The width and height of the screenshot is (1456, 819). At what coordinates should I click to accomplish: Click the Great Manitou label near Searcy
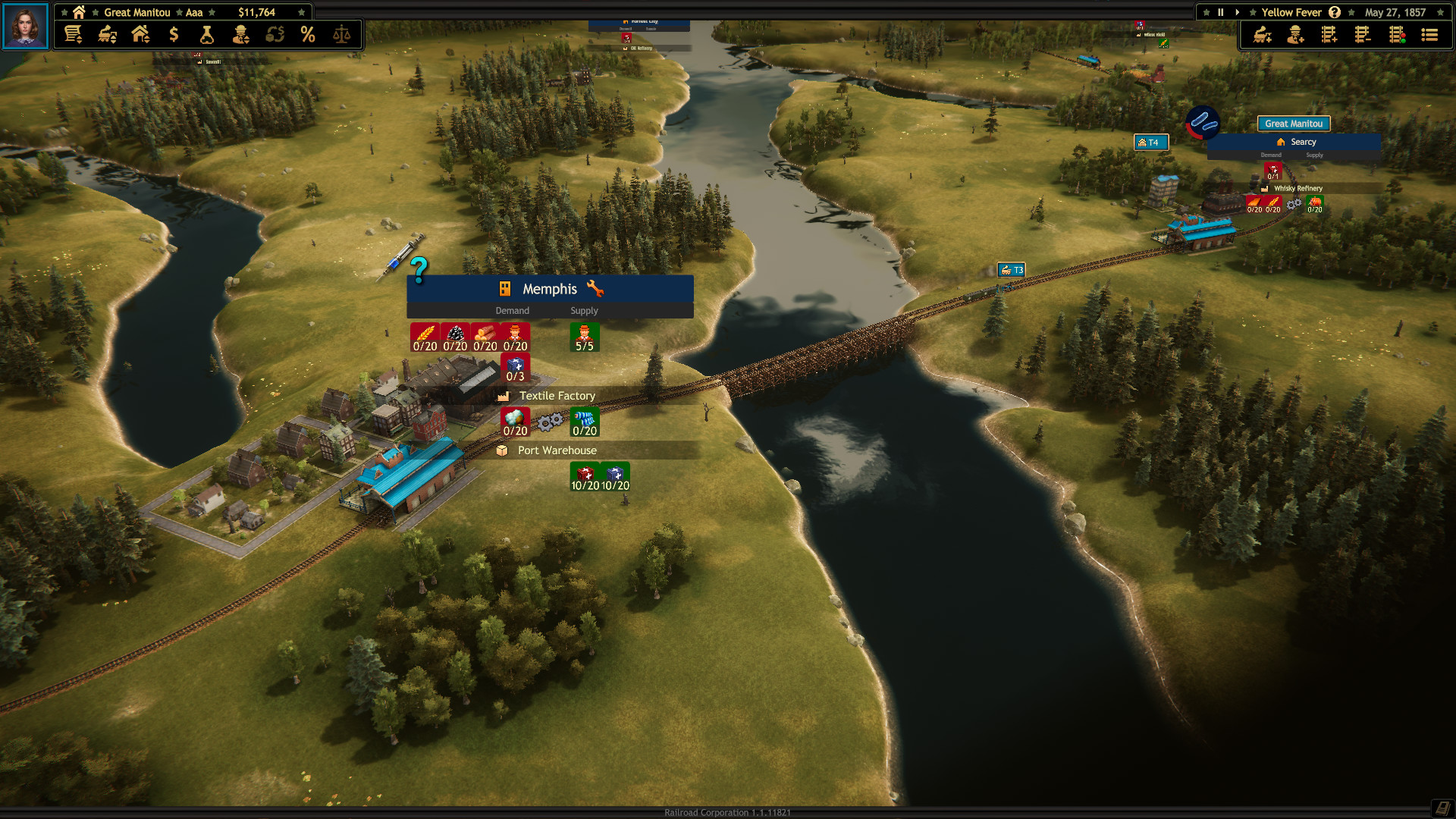[x=1294, y=124]
